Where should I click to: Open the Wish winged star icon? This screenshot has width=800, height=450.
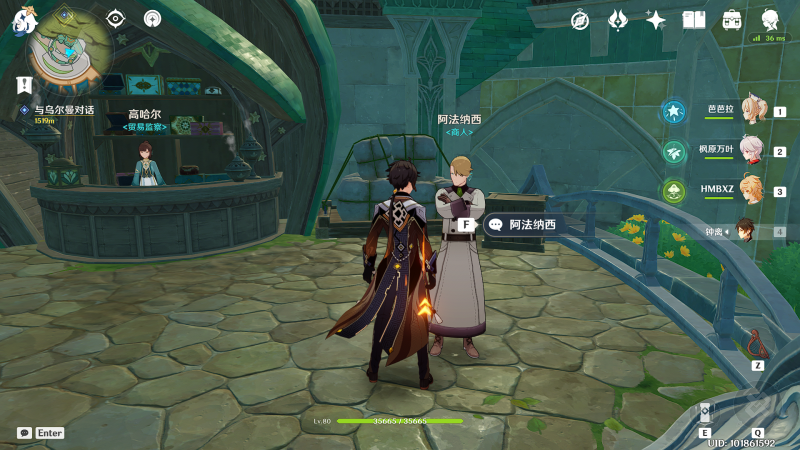(x=618, y=20)
